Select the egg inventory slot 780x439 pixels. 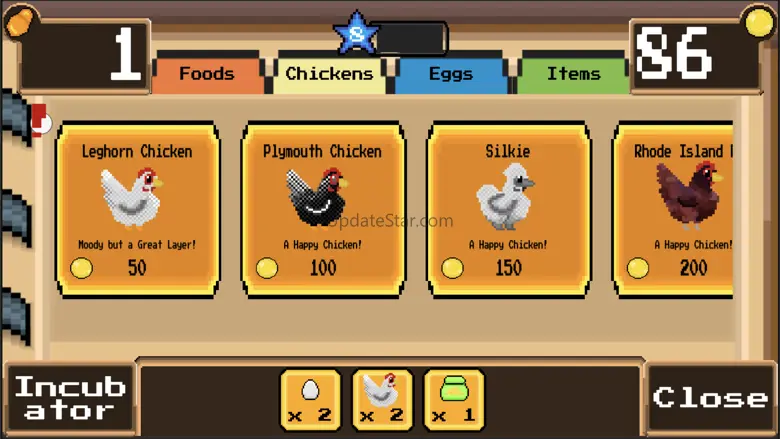[x=310, y=399]
